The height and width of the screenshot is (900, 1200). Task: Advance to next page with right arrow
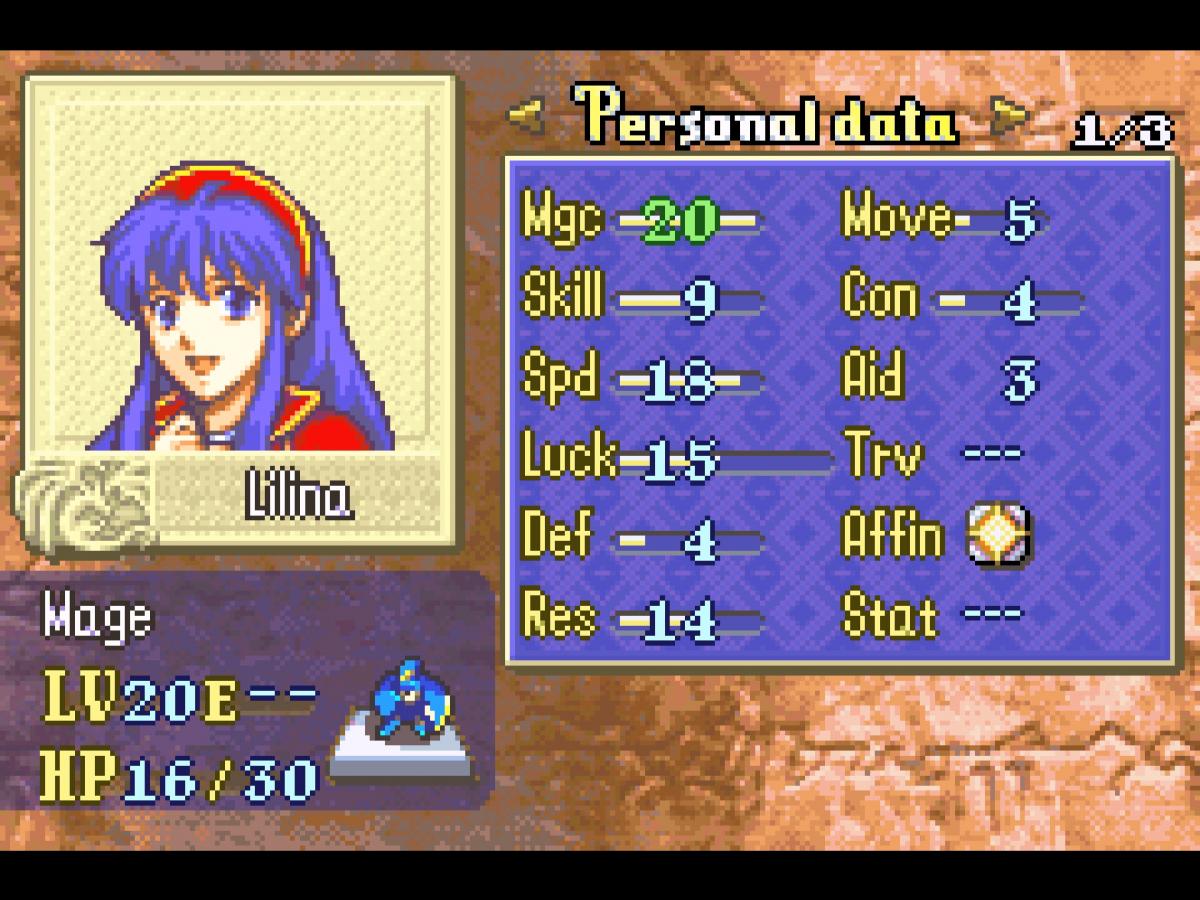point(1008,119)
